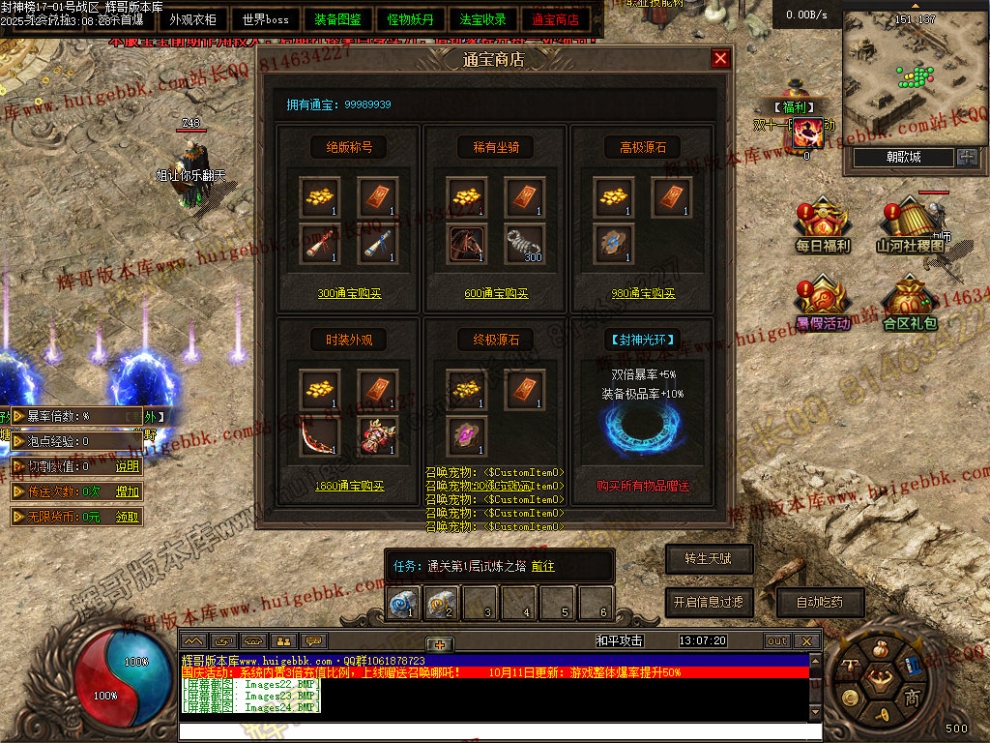Claim unlimited currency with 领取
The image size is (990, 743).
tap(127, 517)
